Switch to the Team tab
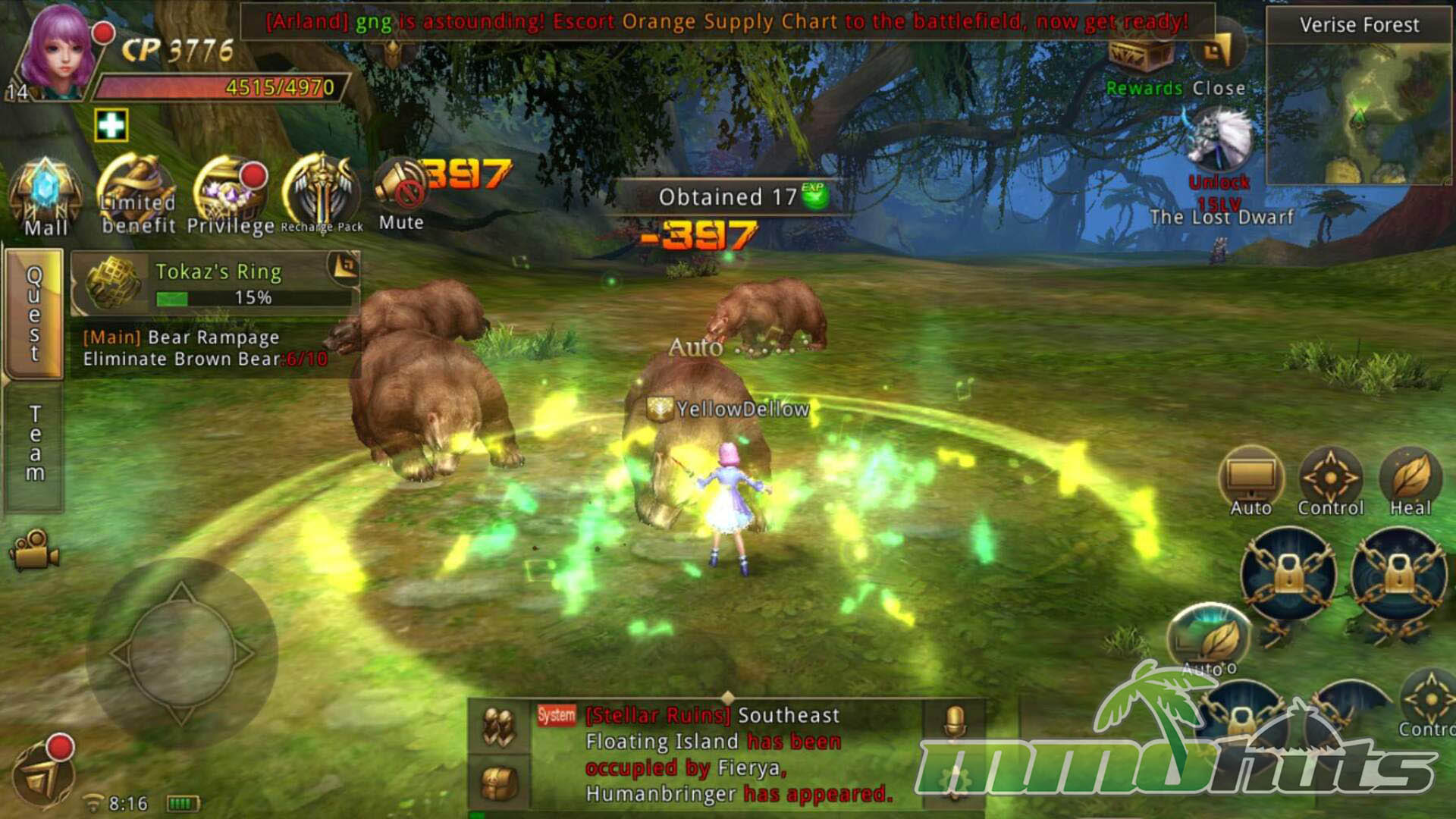Viewport: 1456px width, 819px height. (x=34, y=444)
